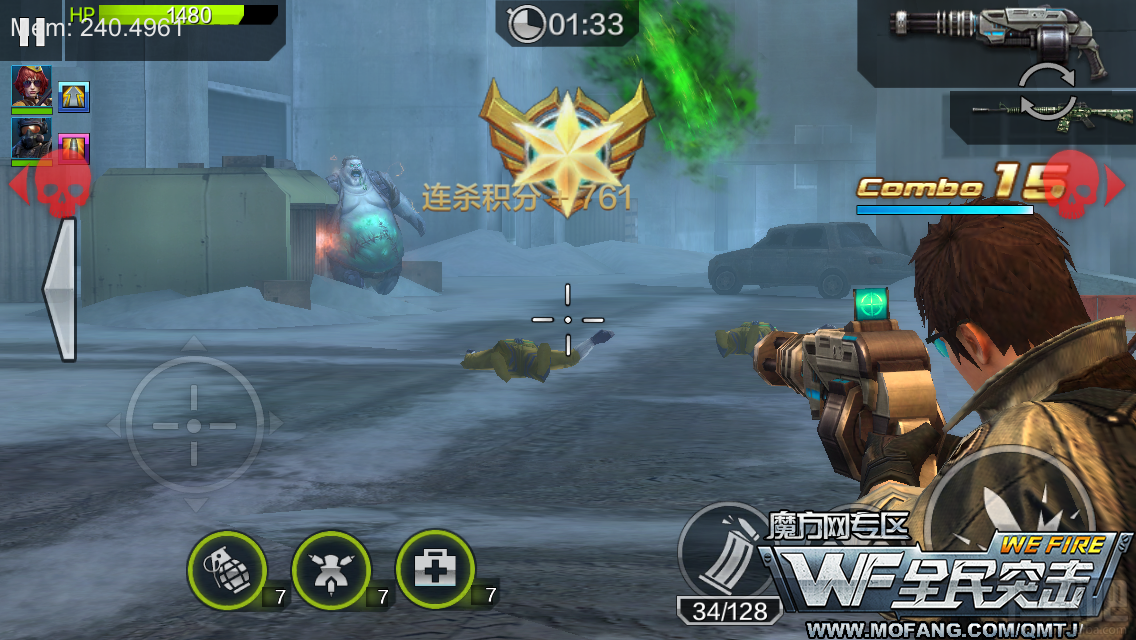Select the masked teammate portrait
This screenshot has width=1136, height=640.
(x=32, y=140)
